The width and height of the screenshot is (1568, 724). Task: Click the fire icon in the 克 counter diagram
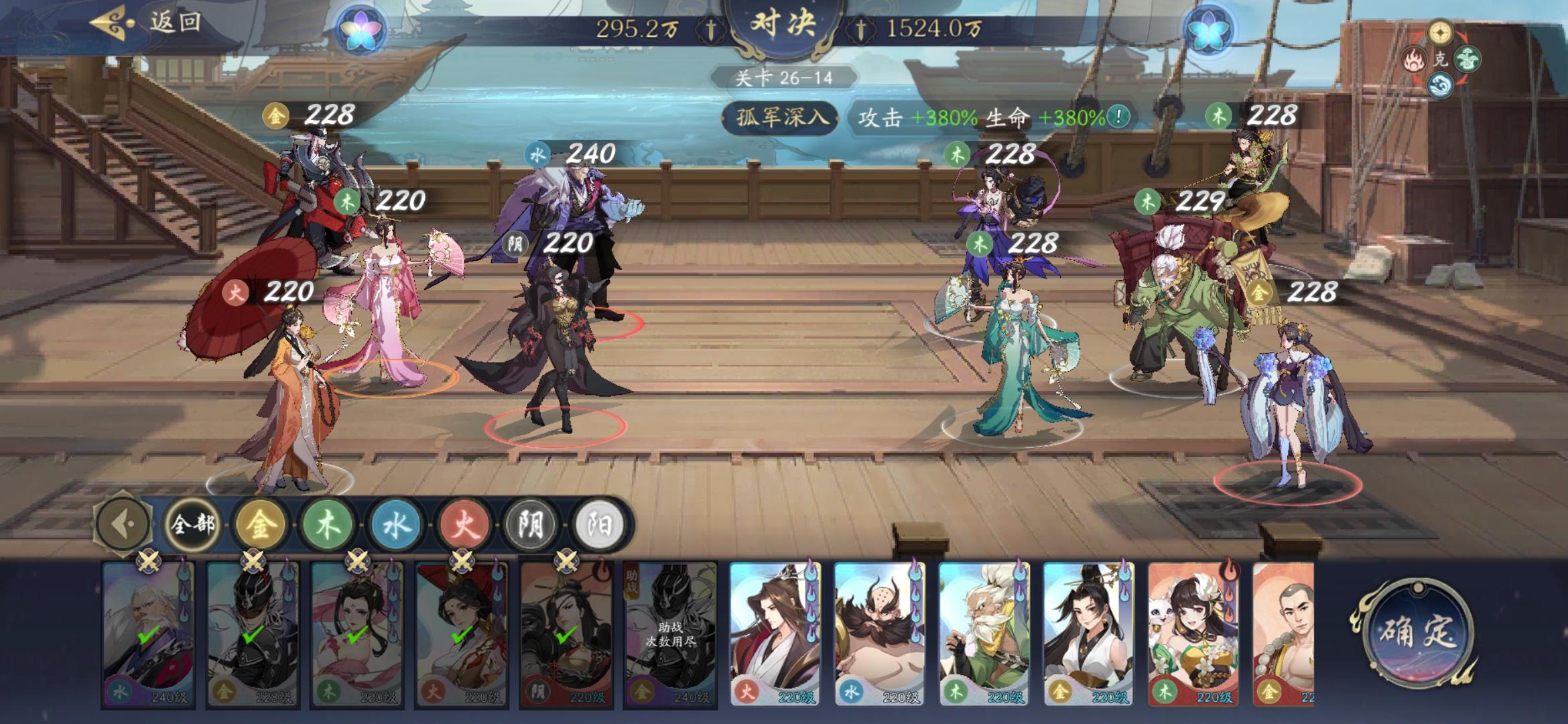point(1414,59)
